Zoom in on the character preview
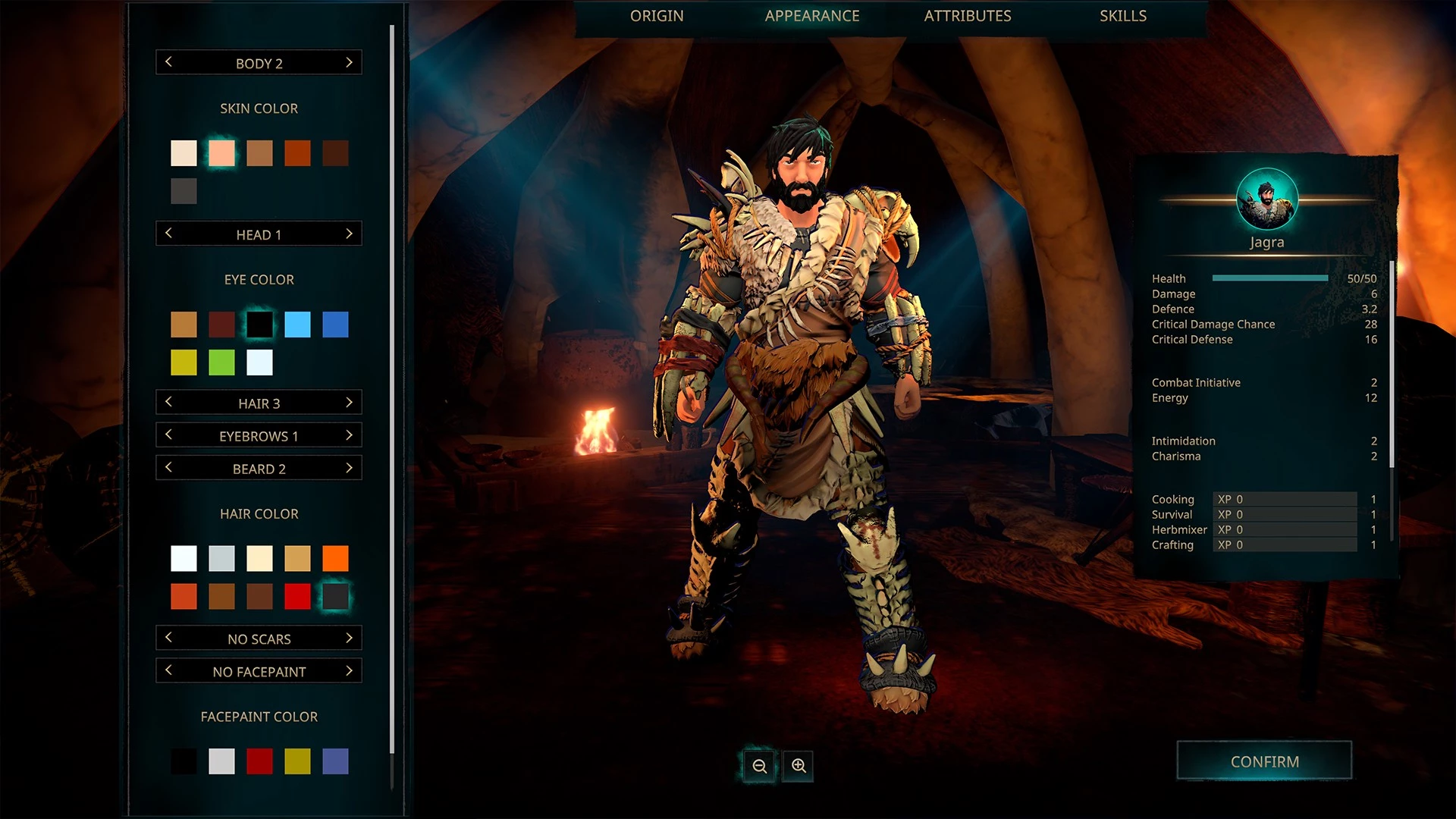Screen dimensions: 1456x819 tap(799, 766)
